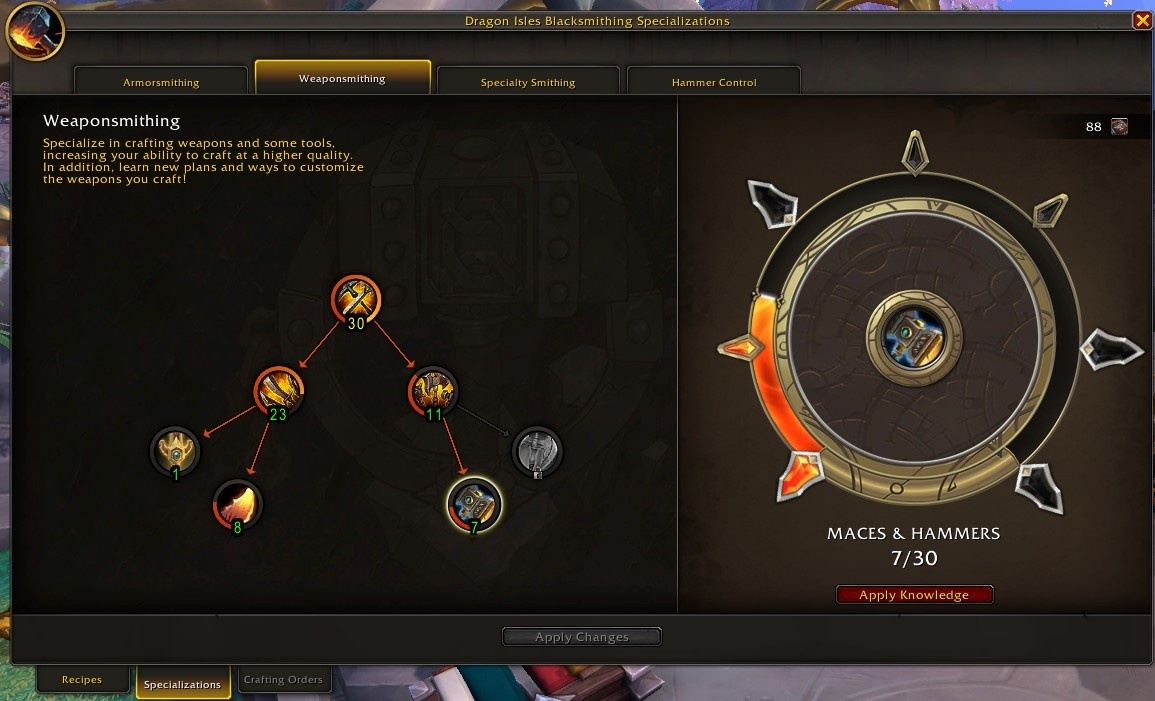Open the Recipes tab
Viewport: 1155px width, 701px height.
pyautogui.click(x=82, y=680)
